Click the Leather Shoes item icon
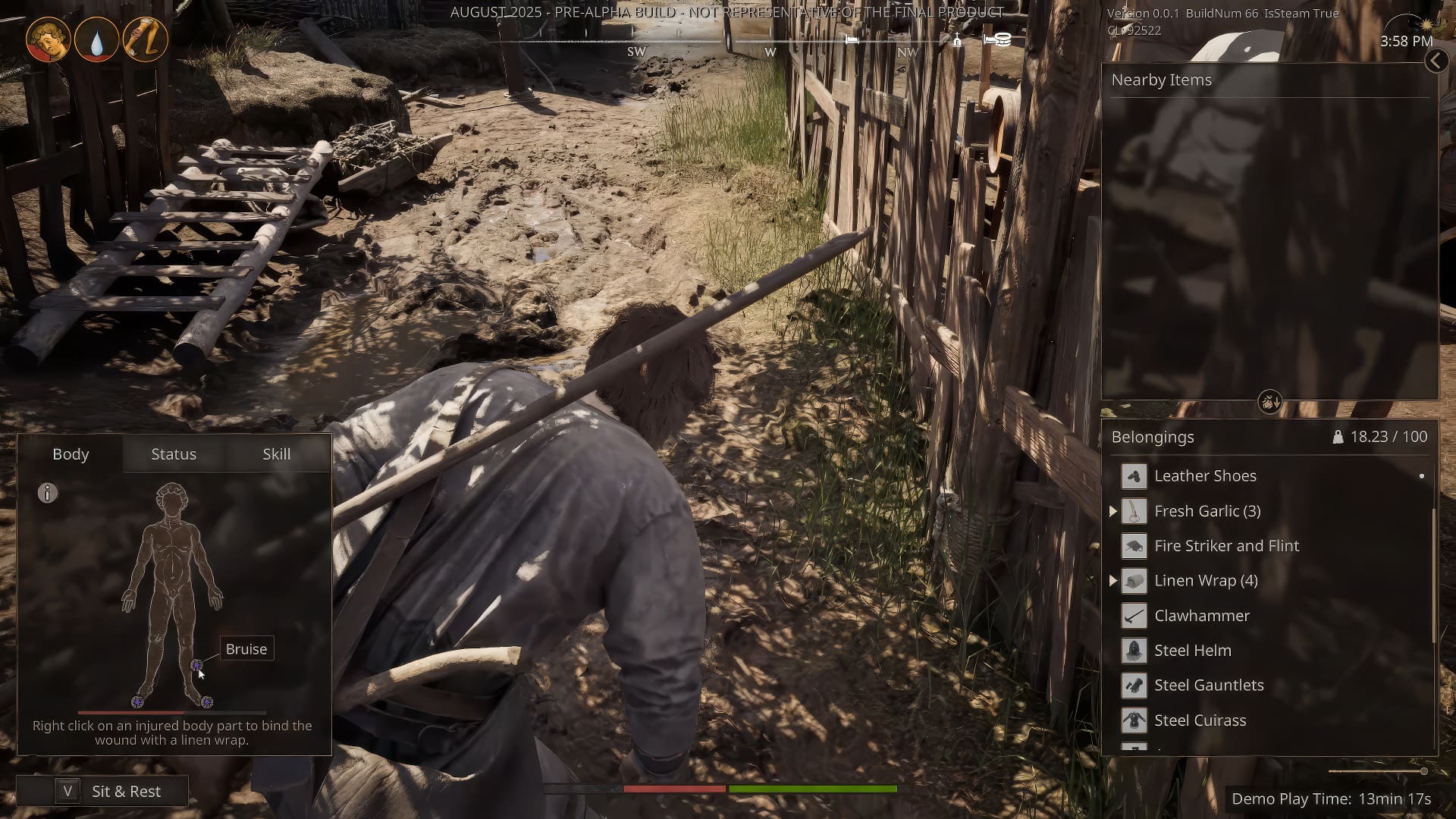The width and height of the screenshot is (1456, 819). 1134,475
